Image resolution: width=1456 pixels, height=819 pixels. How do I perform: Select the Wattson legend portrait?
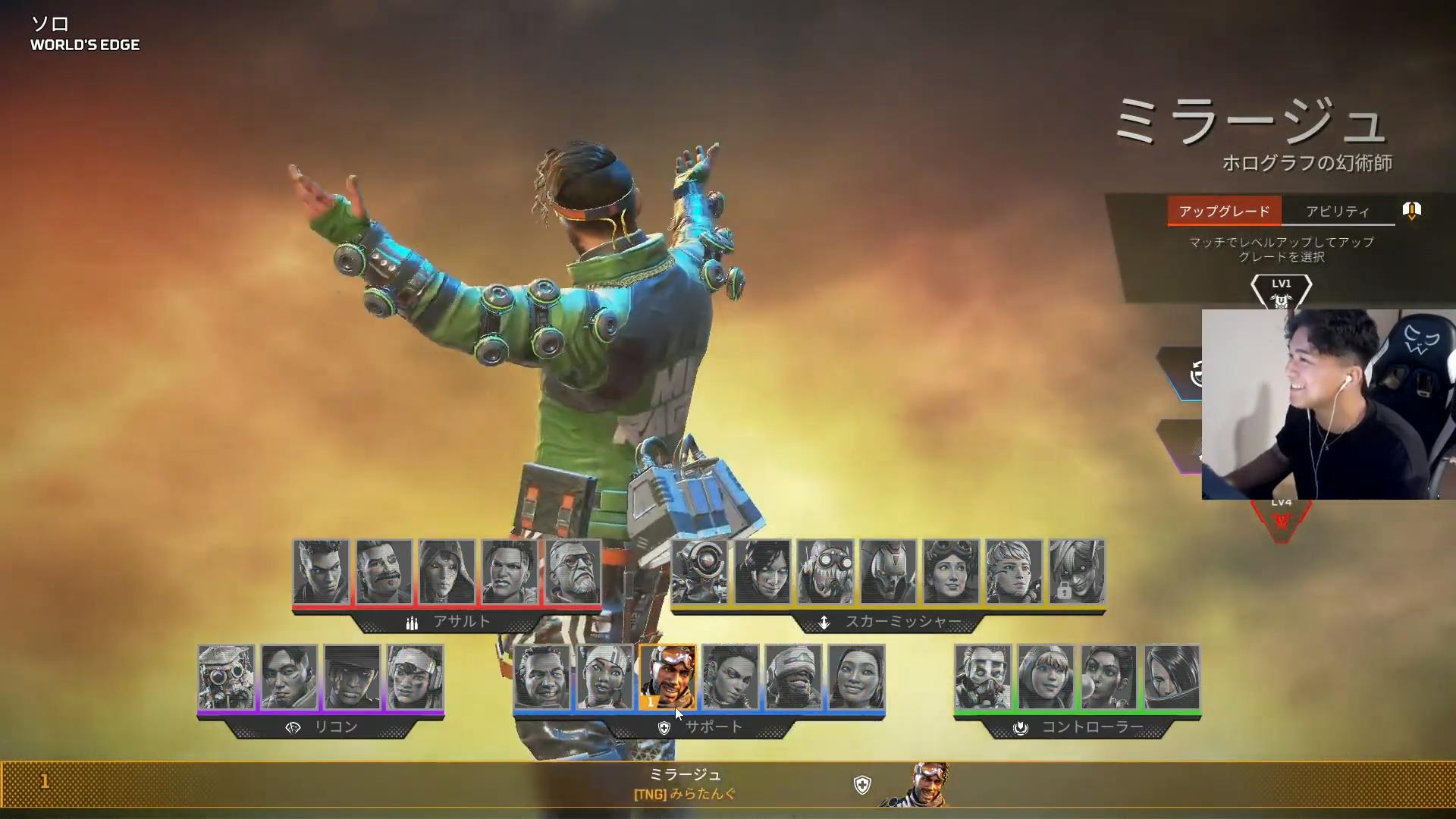[x=1046, y=677]
